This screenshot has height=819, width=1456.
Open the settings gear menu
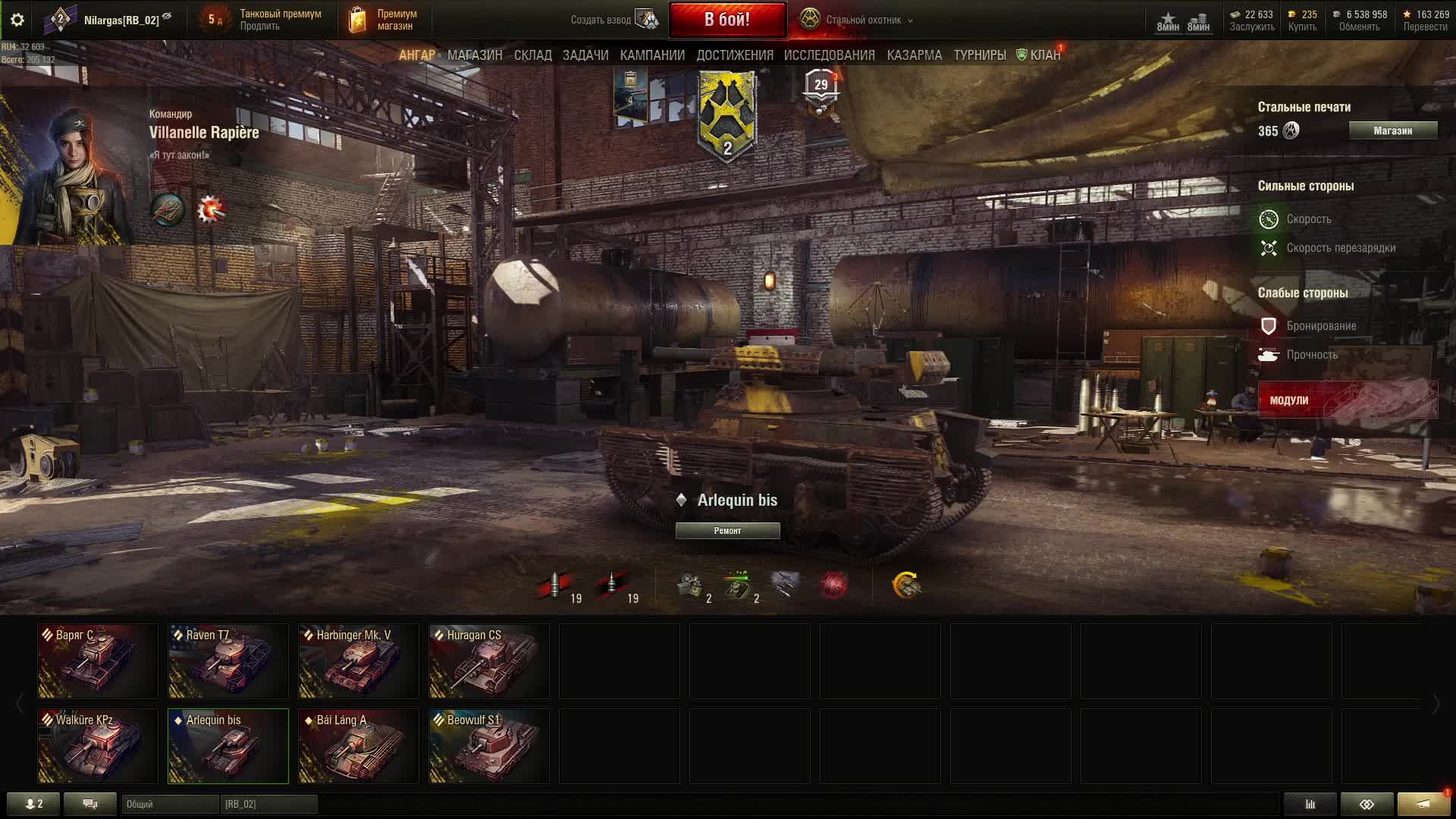click(x=17, y=20)
